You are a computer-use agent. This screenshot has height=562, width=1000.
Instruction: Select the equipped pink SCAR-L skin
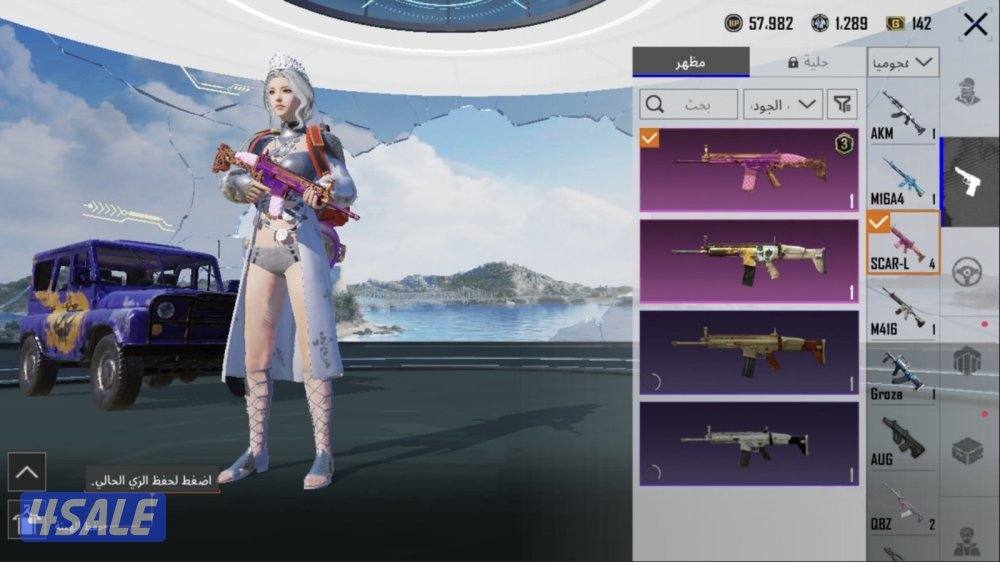click(749, 169)
